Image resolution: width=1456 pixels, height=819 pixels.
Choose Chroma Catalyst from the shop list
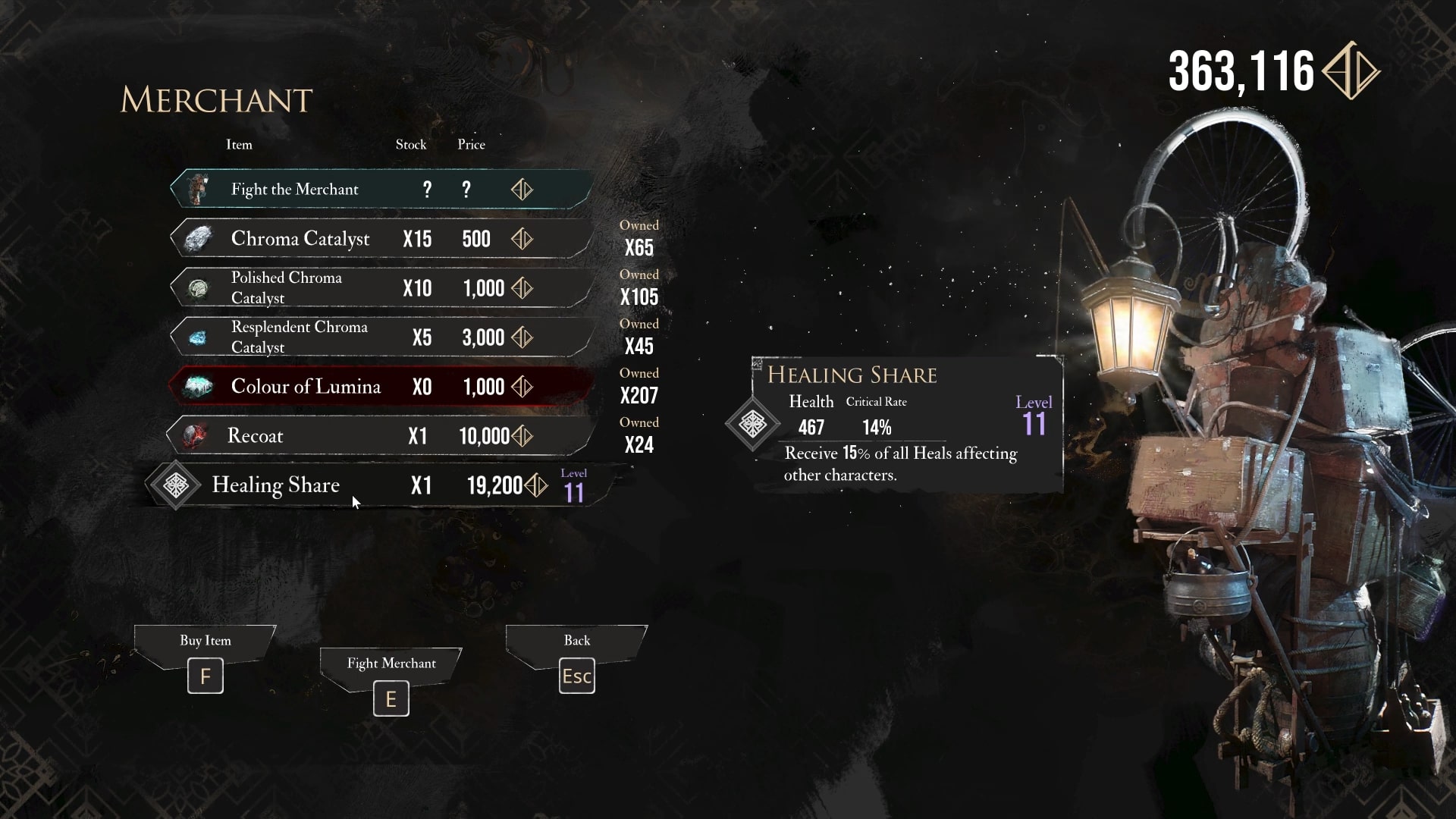coord(379,239)
